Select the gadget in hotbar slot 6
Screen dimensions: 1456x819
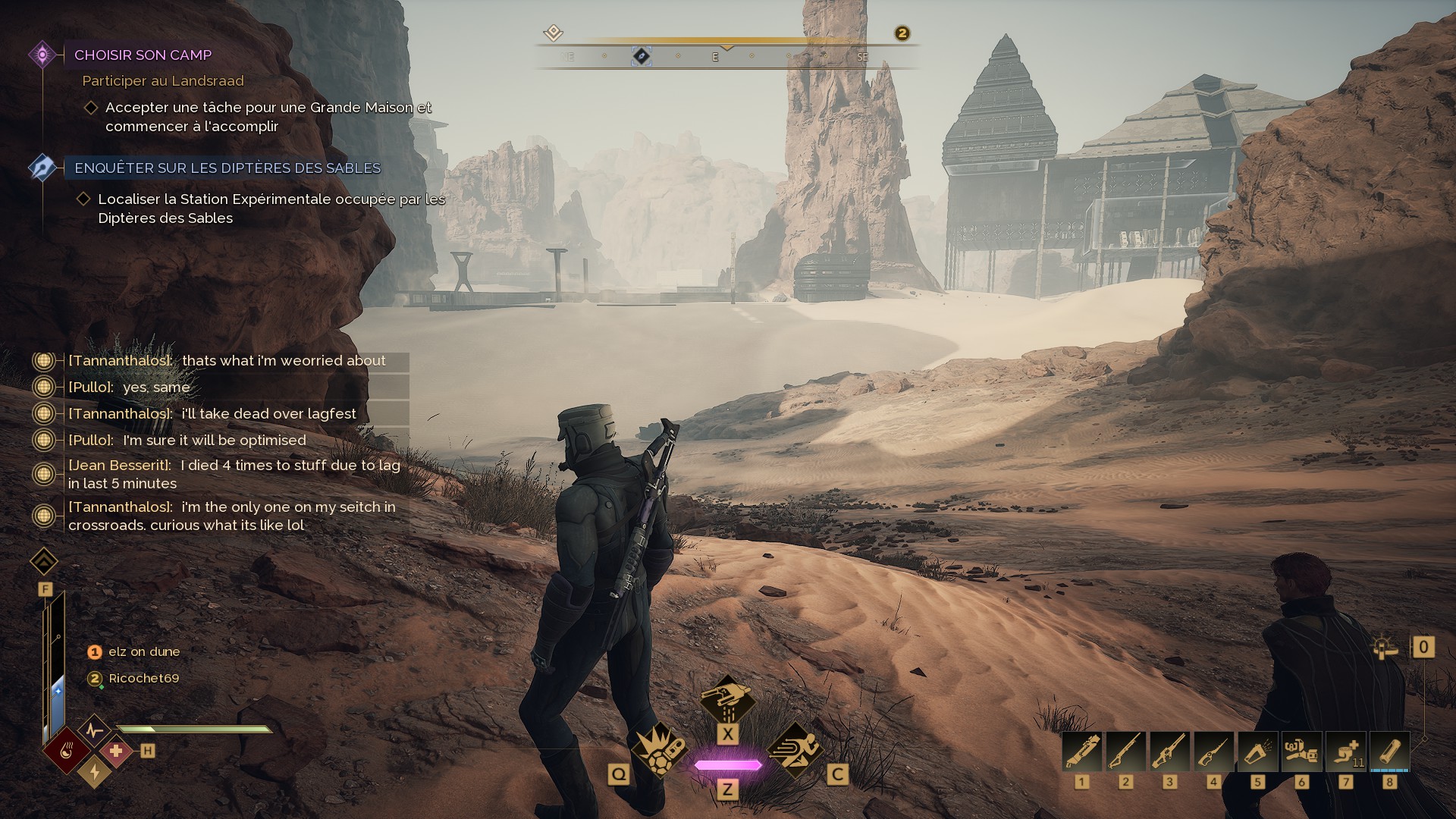[x=1301, y=751]
